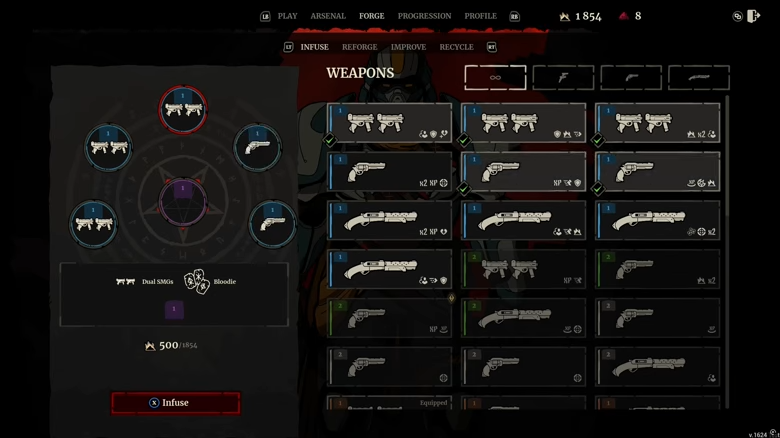Show all weapons with the infinity filter
The image size is (780, 438).
(x=495, y=77)
